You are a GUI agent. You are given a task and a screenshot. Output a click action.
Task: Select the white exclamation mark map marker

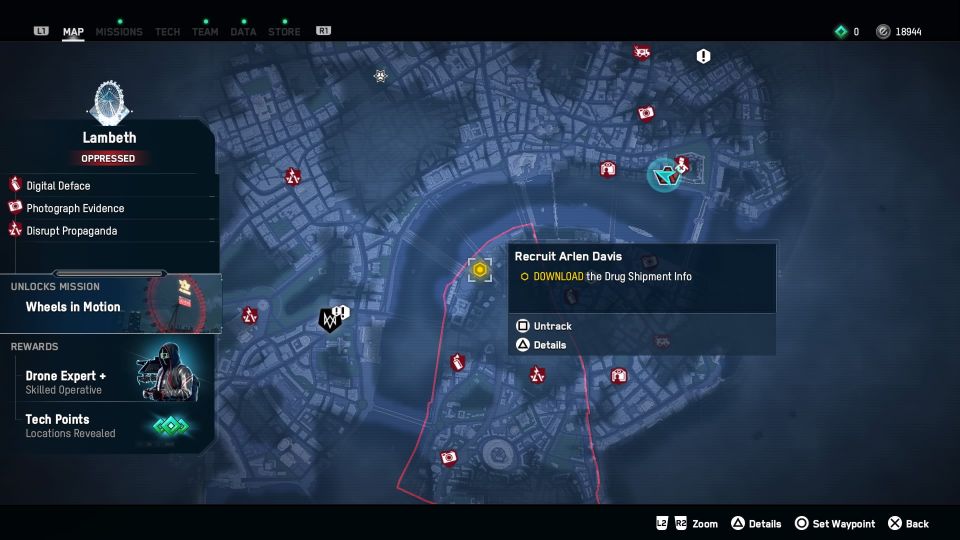[x=704, y=57]
